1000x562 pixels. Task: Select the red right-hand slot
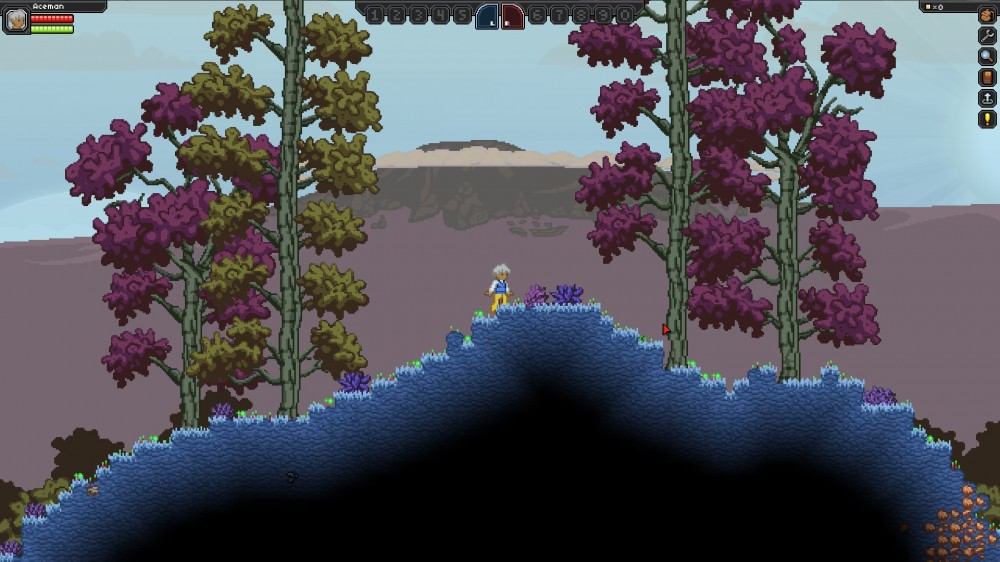point(512,15)
